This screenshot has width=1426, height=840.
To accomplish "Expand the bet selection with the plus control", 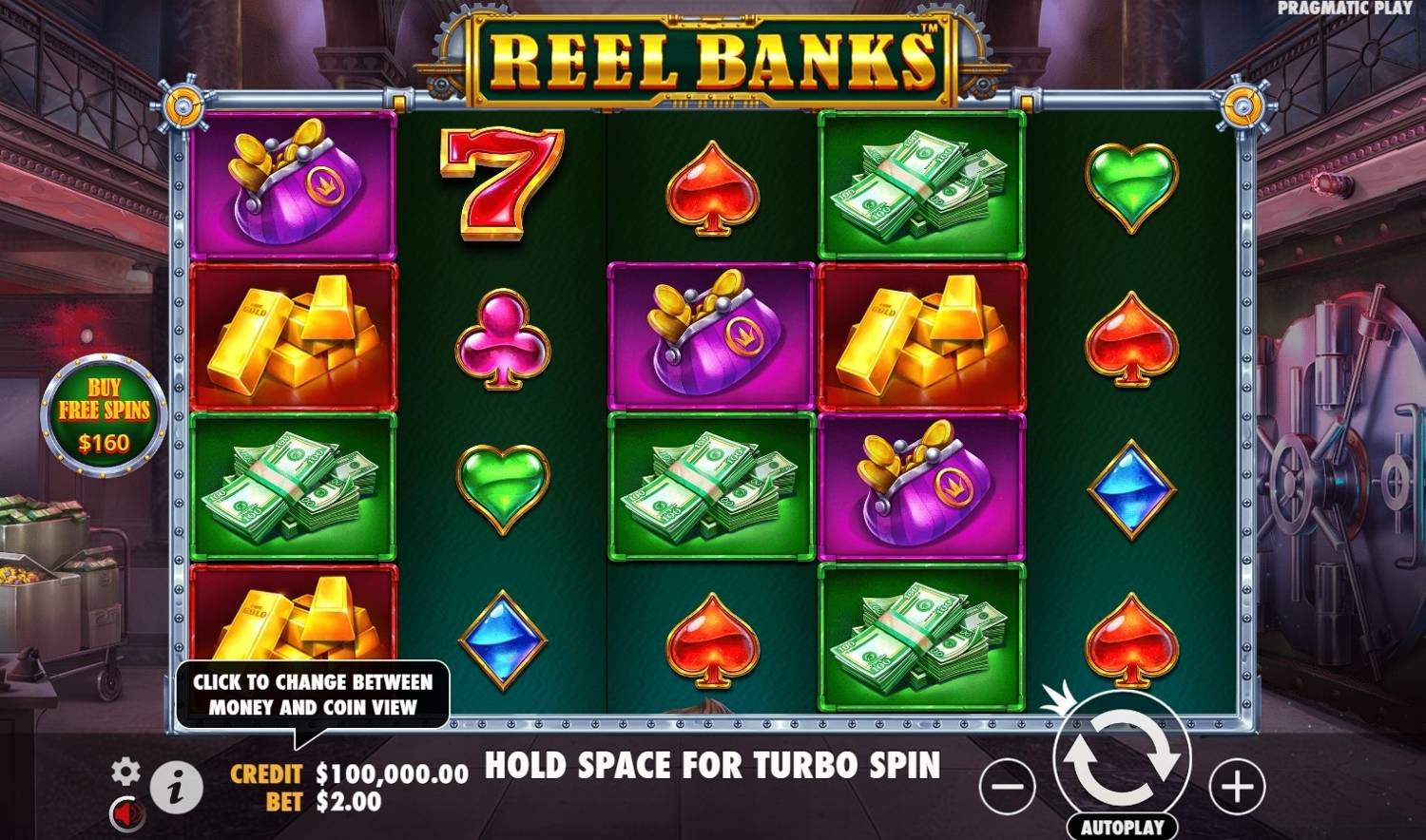I will pos(1236,784).
